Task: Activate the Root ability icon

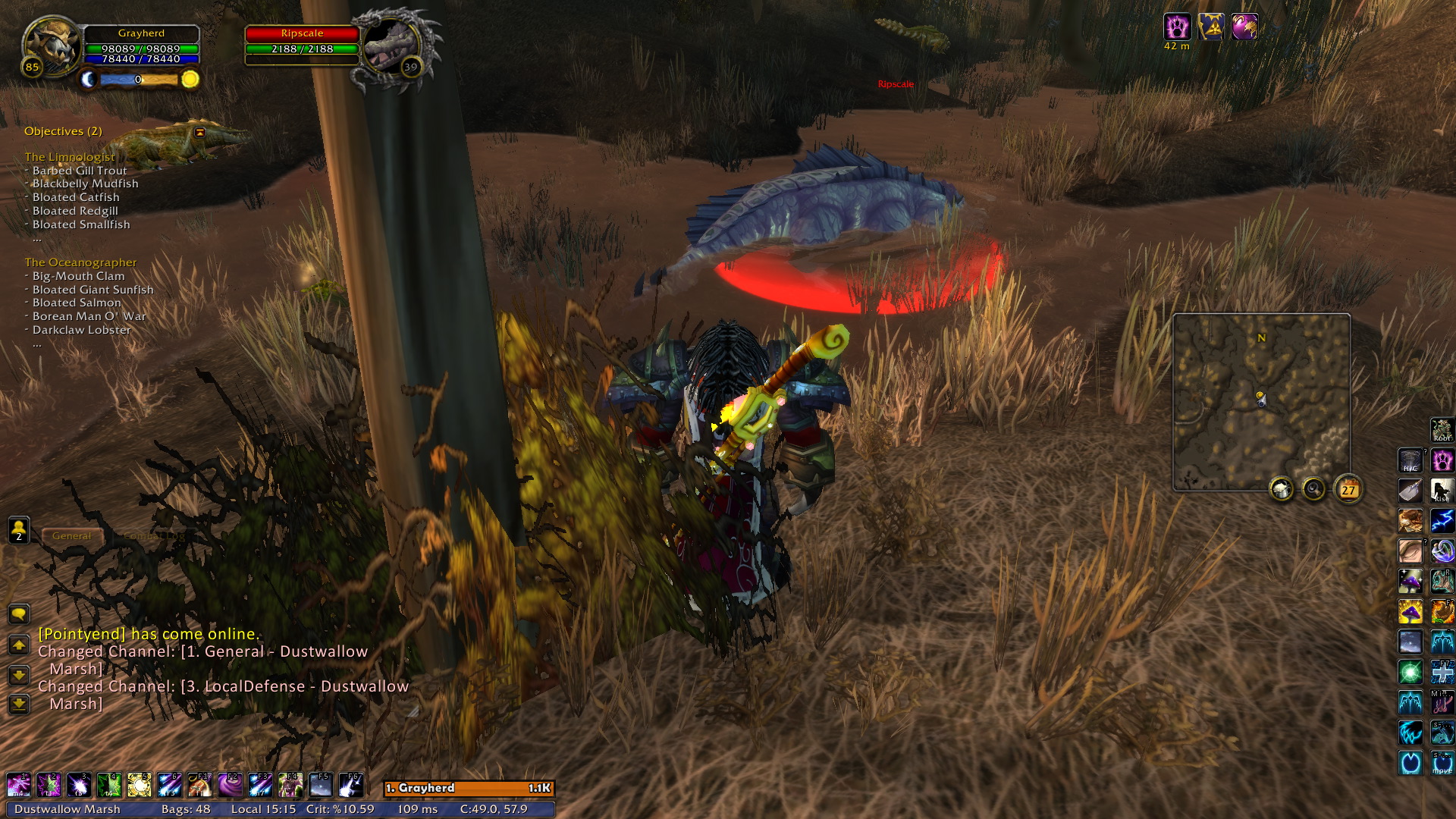Action: coord(1442,430)
